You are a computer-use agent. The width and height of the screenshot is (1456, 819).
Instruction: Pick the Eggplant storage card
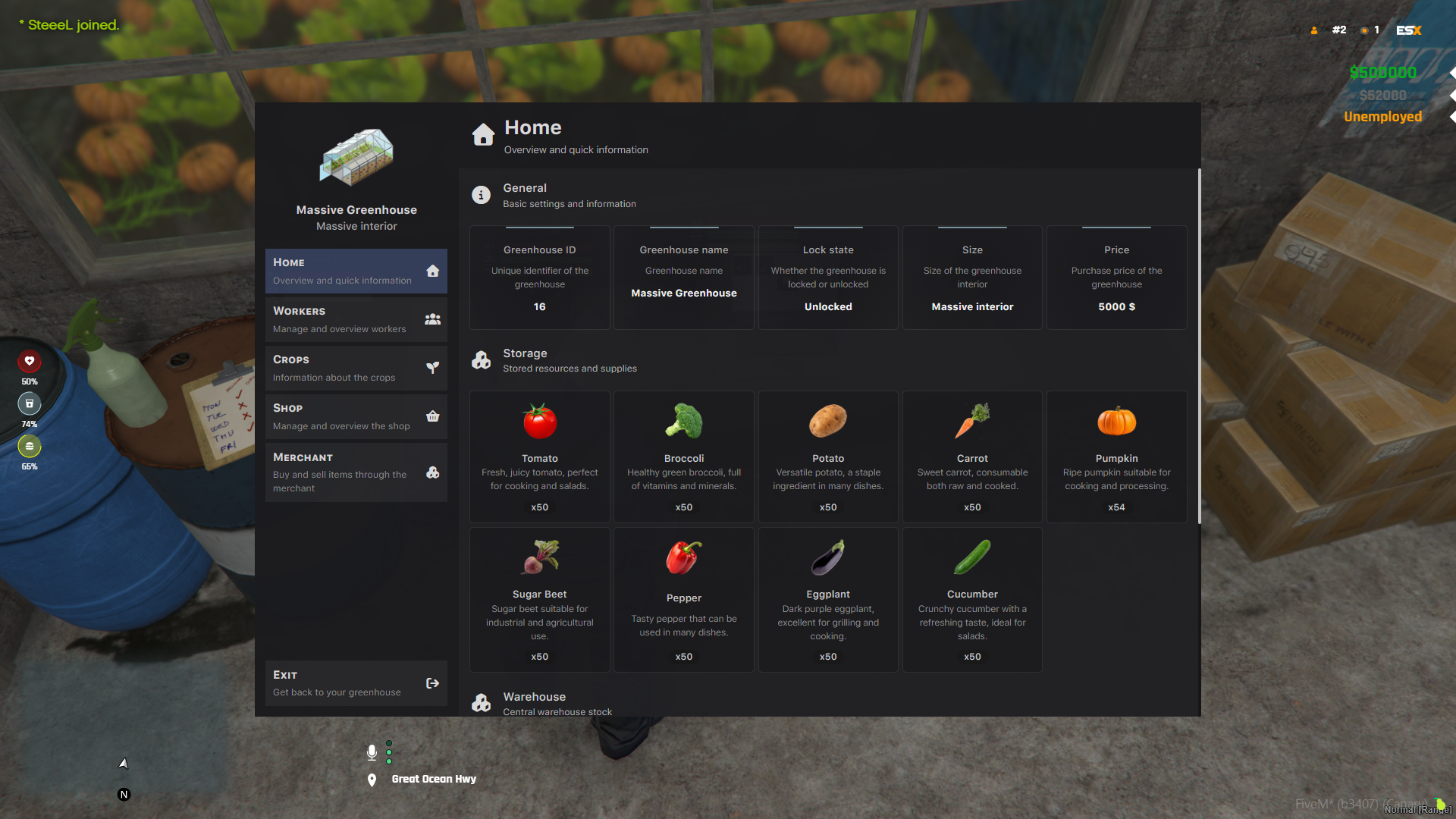click(x=827, y=599)
